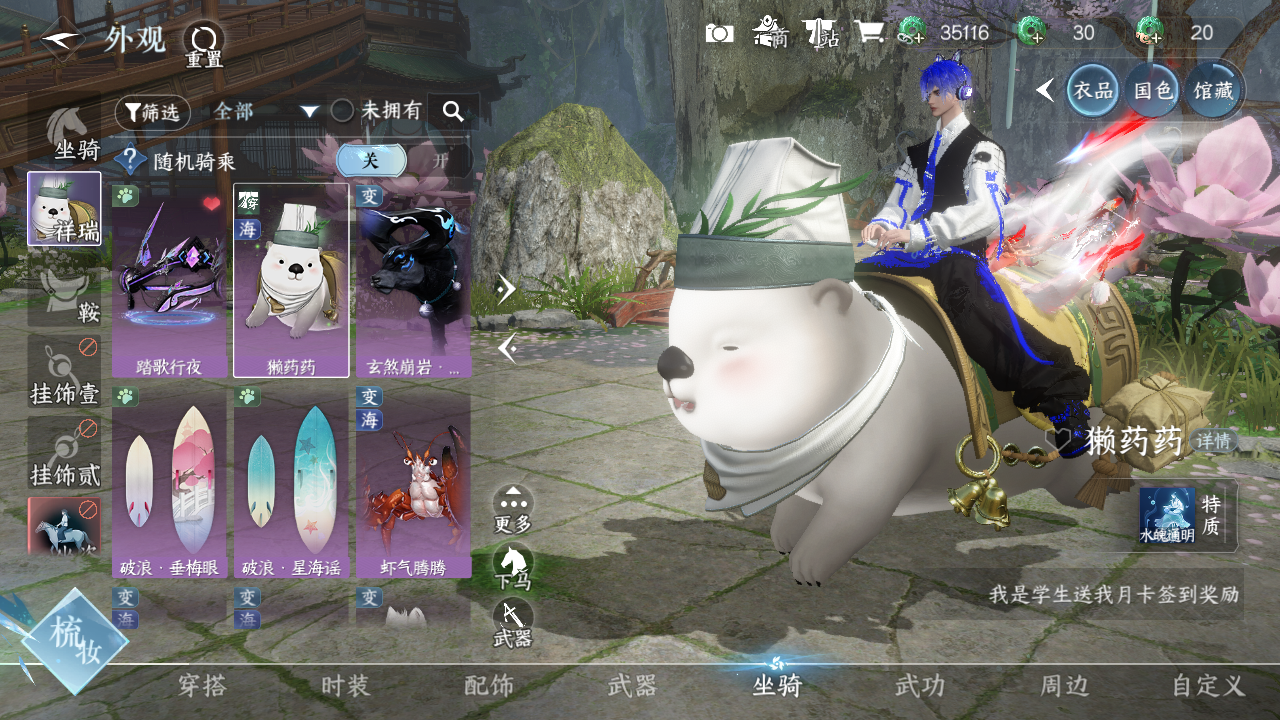
Task: View 详情 details for 獭药药
Action: [x=1214, y=441]
